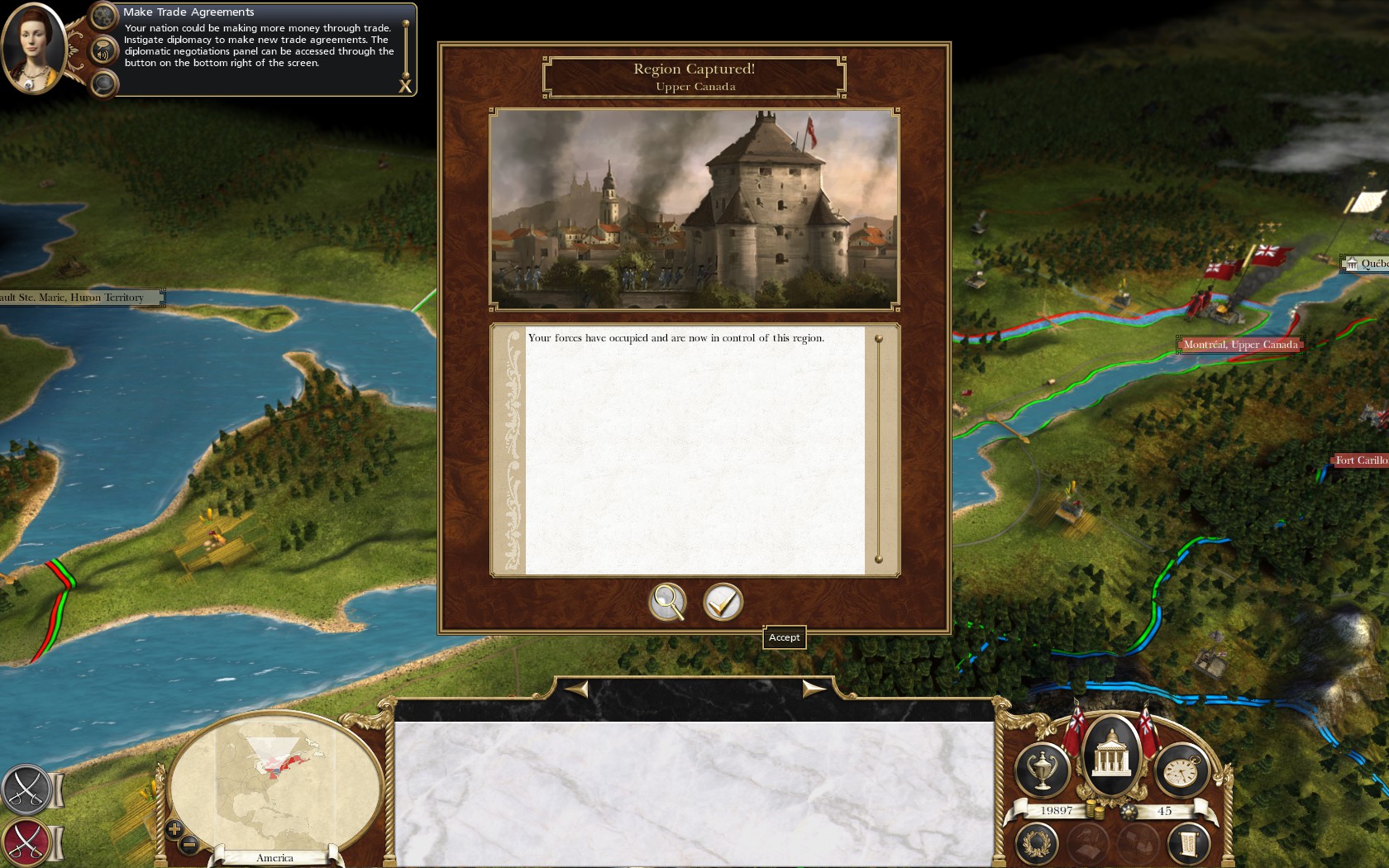Open the scroll lists panel
Viewport: 1389px width, 868px height.
click(1188, 843)
